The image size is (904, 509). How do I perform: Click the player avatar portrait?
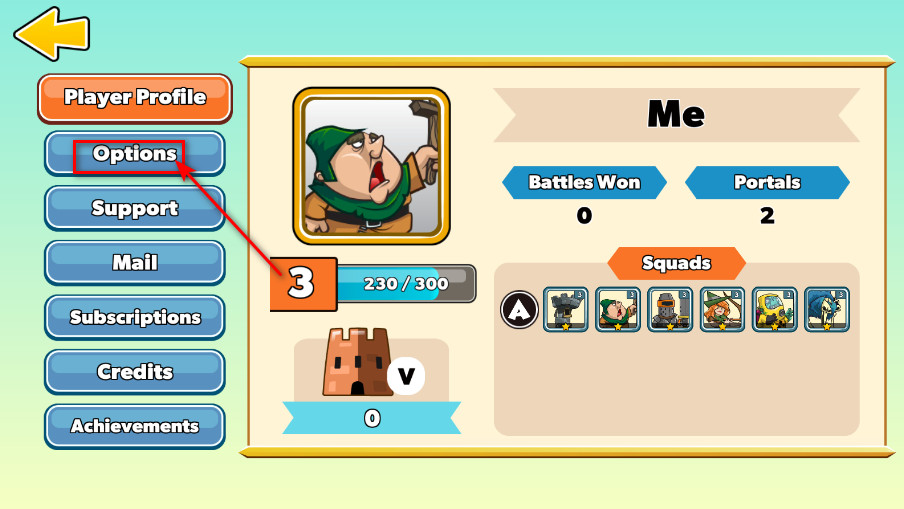371,166
